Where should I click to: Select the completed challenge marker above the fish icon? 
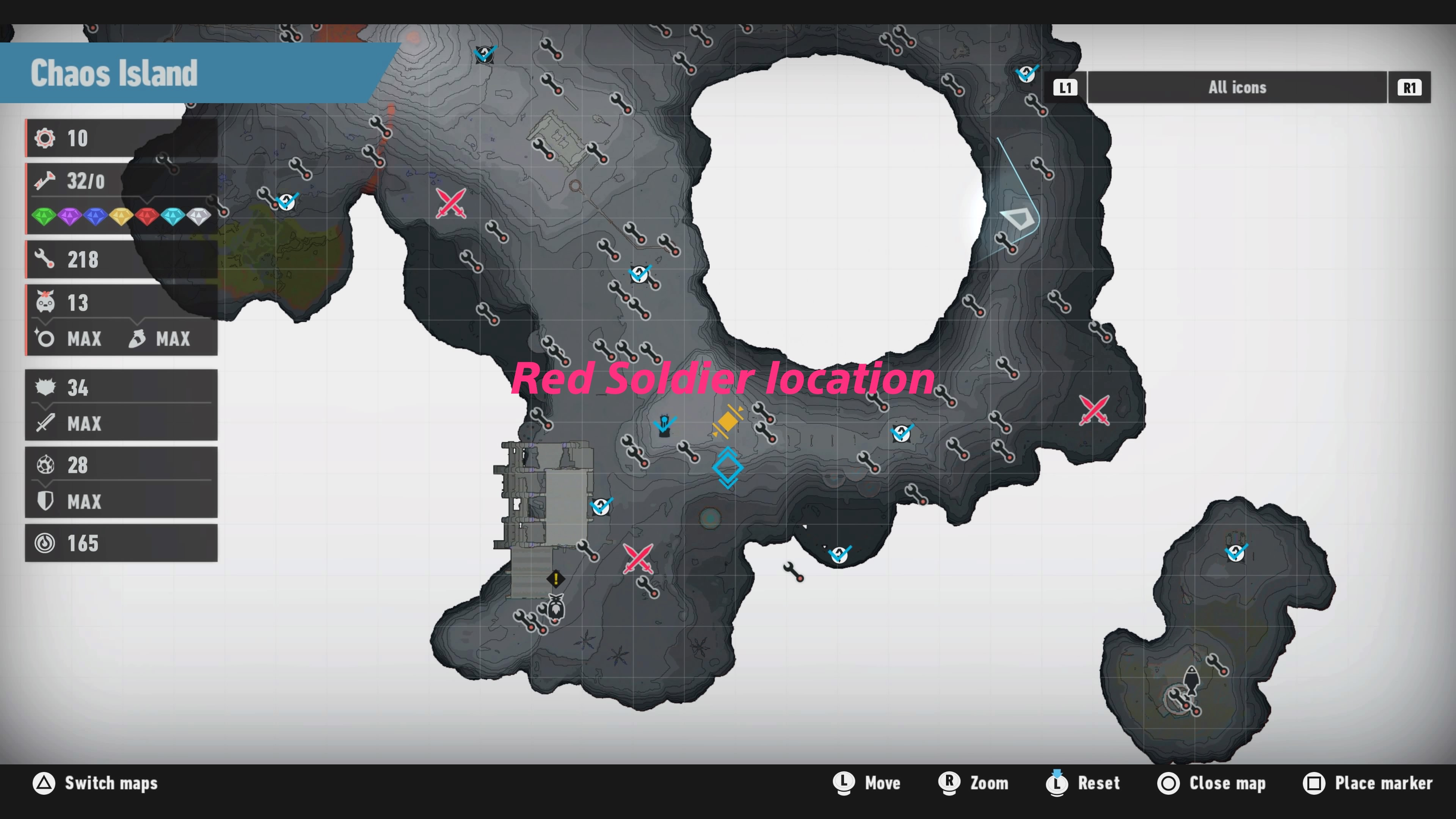[1236, 551]
